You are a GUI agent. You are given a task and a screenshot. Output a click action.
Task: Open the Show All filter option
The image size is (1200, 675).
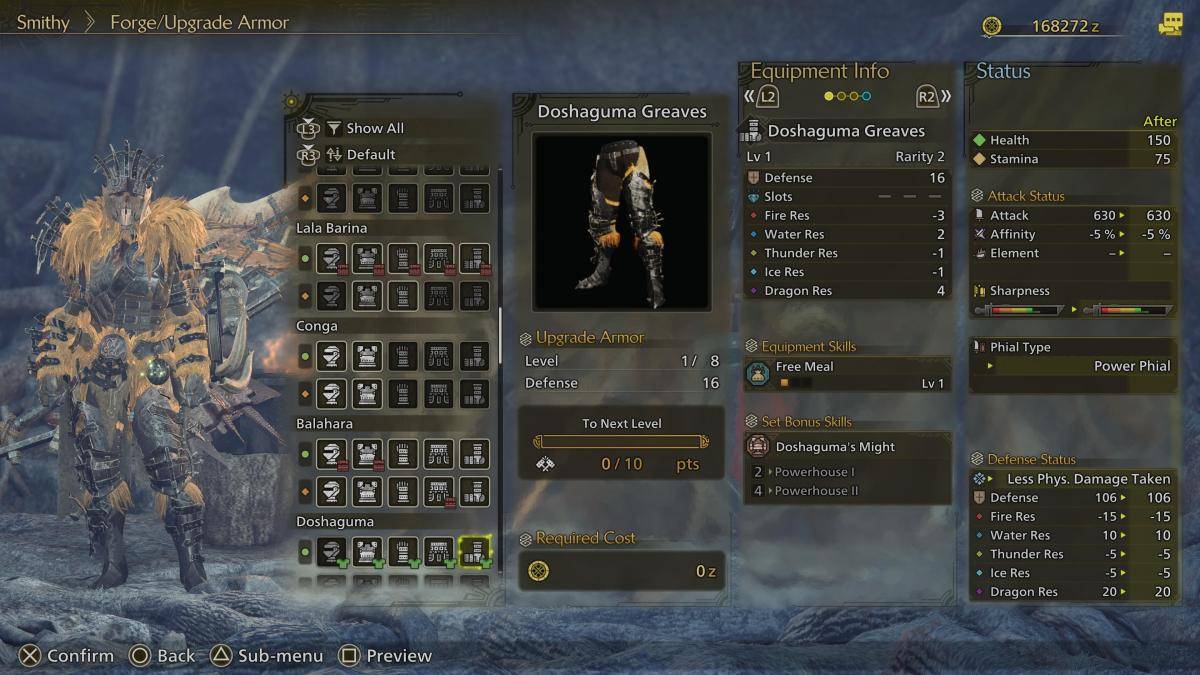pos(374,128)
